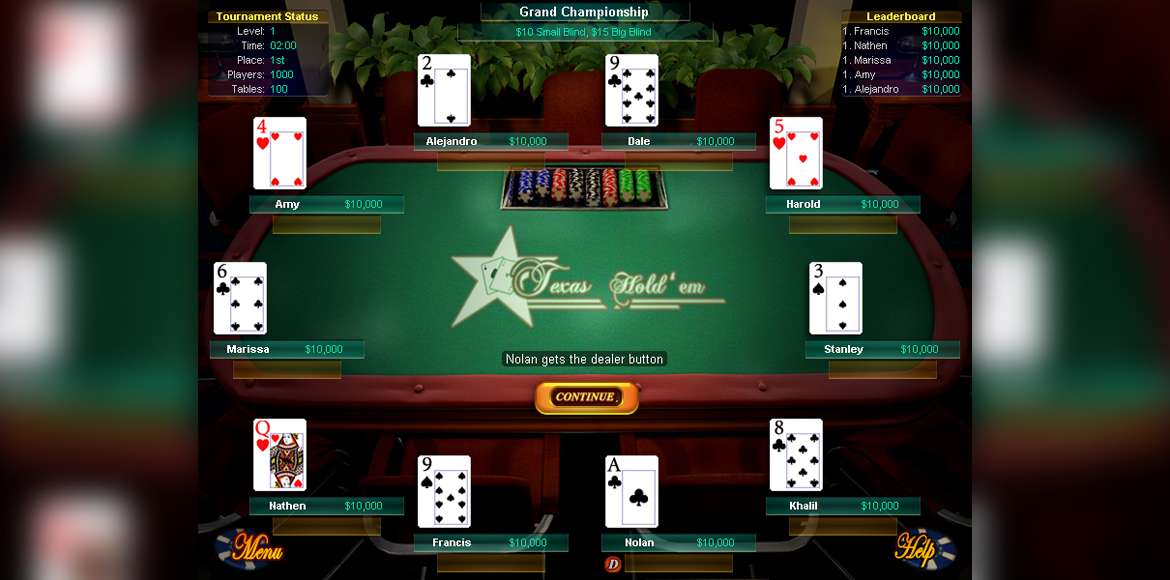Screen dimensions: 1170x580
Task: Click the Tournament Status panel header
Action: click(267, 17)
